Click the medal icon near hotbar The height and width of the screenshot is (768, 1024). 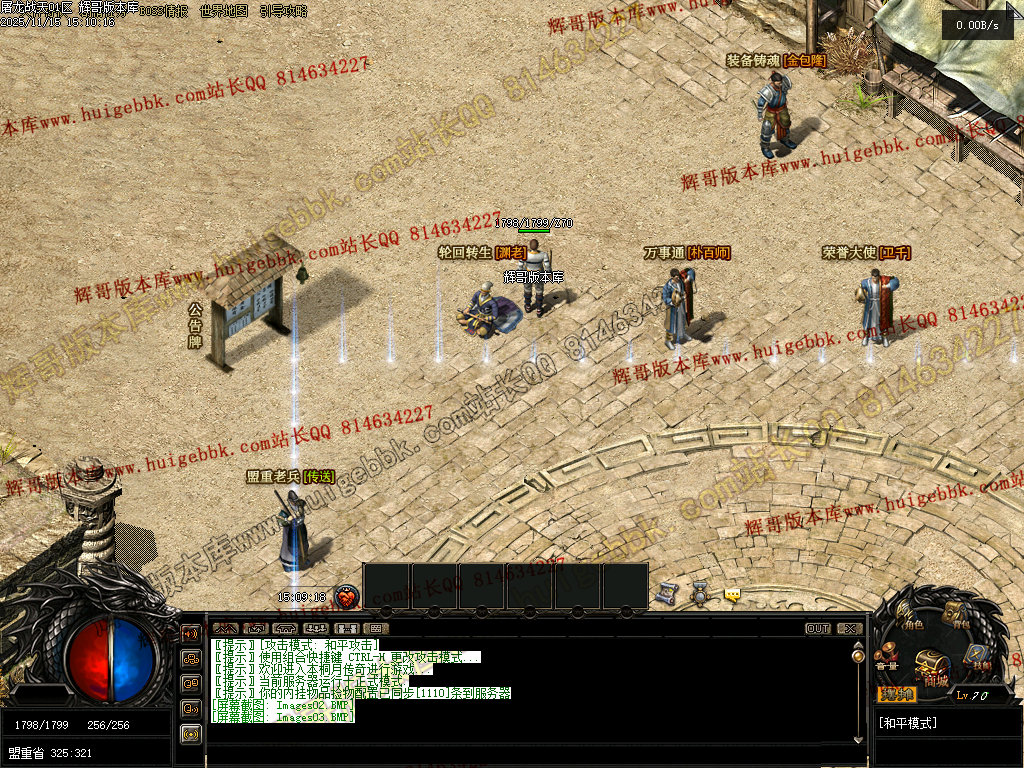point(700,594)
